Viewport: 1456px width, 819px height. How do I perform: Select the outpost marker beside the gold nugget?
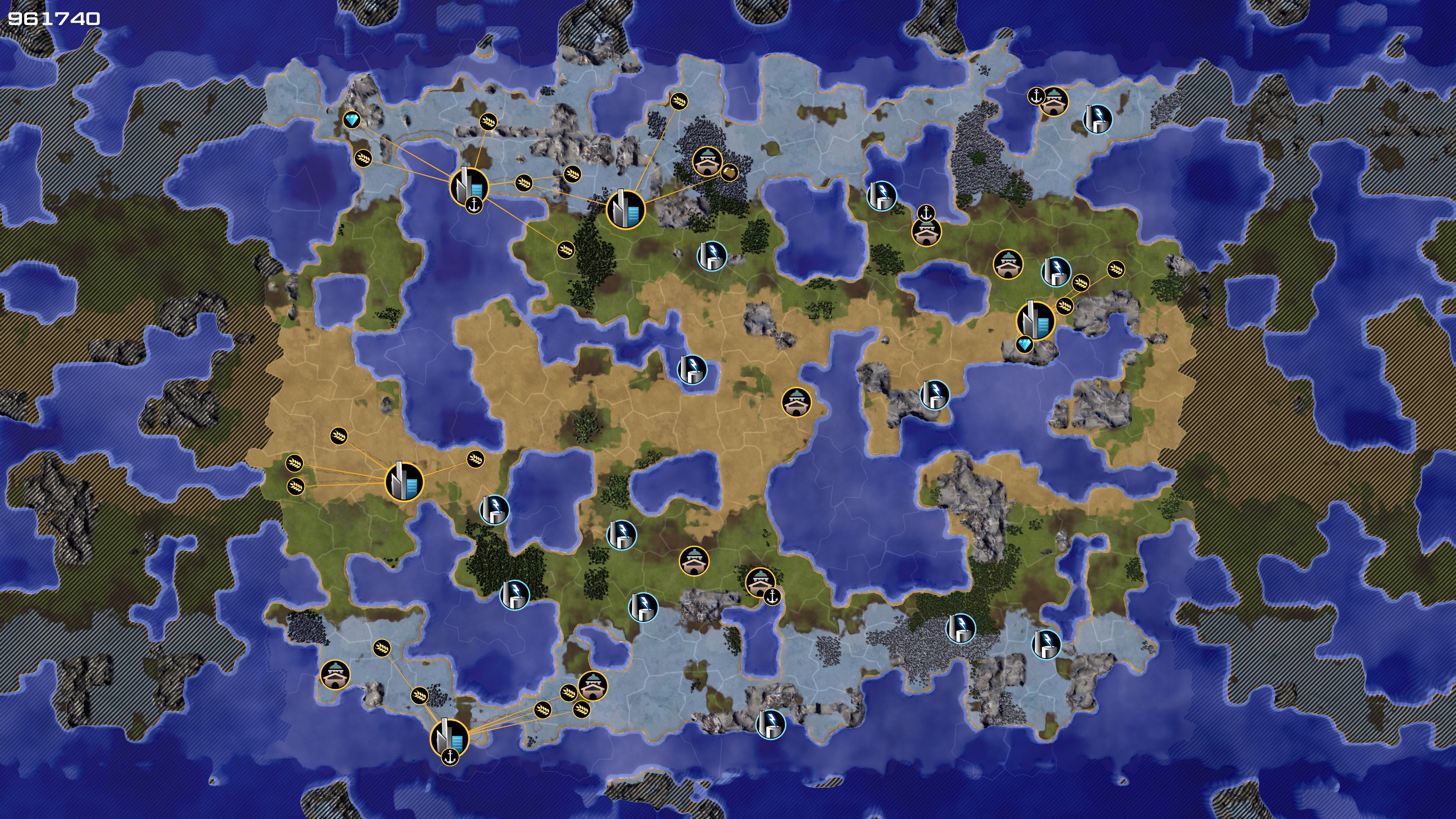pyautogui.click(x=706, y=162)
